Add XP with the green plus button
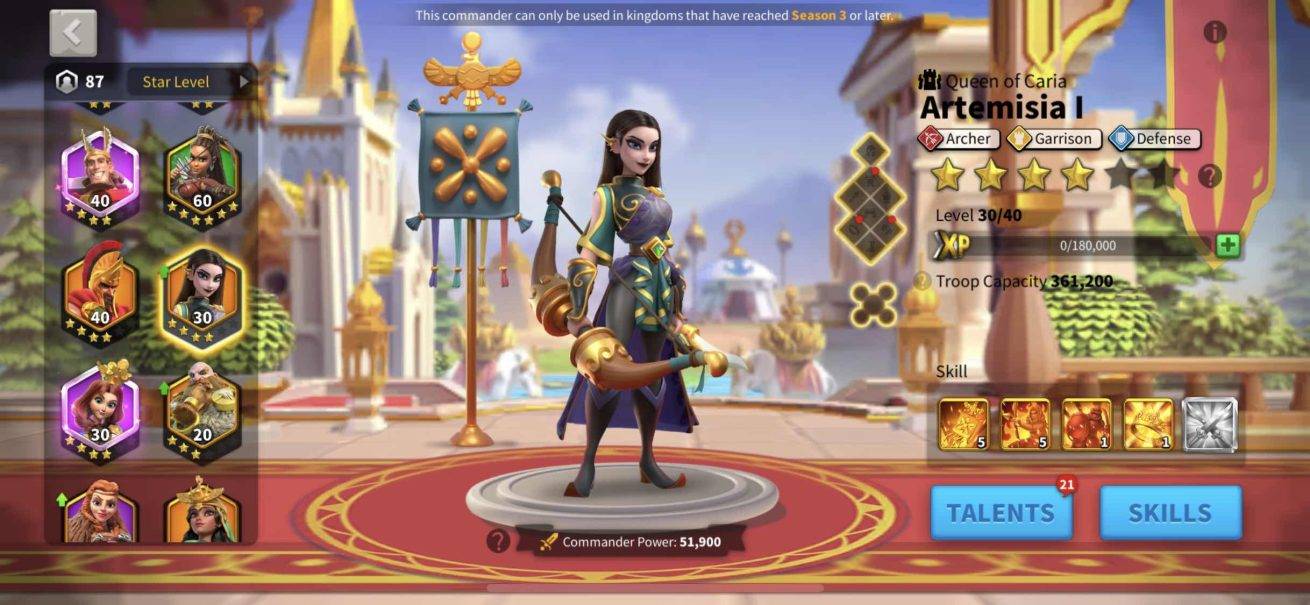The width and height of the screenshot is (1310, 605). [1227, 246]
